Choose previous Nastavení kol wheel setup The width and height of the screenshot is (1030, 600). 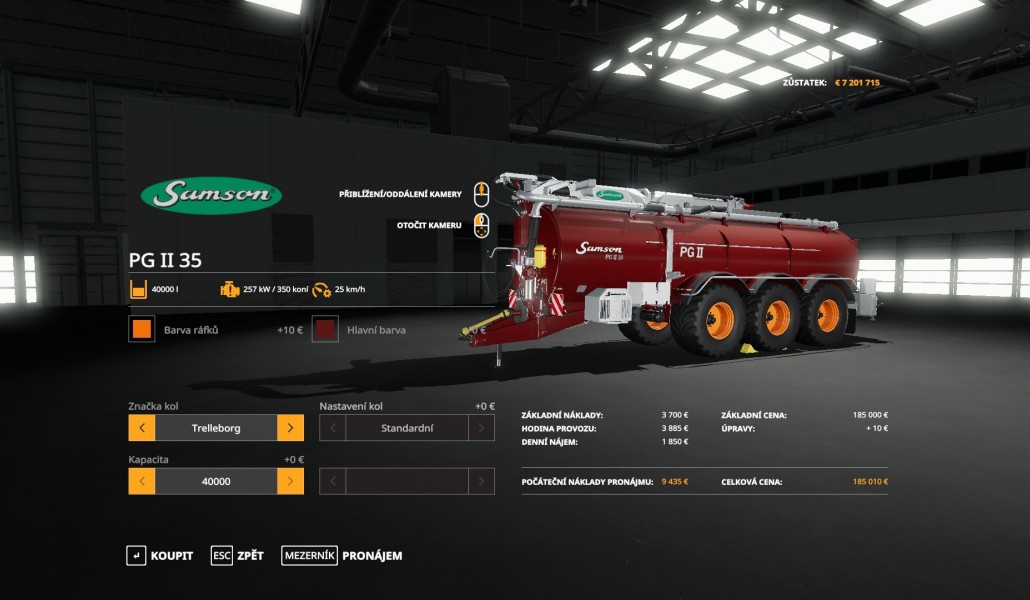pos(333,428)
